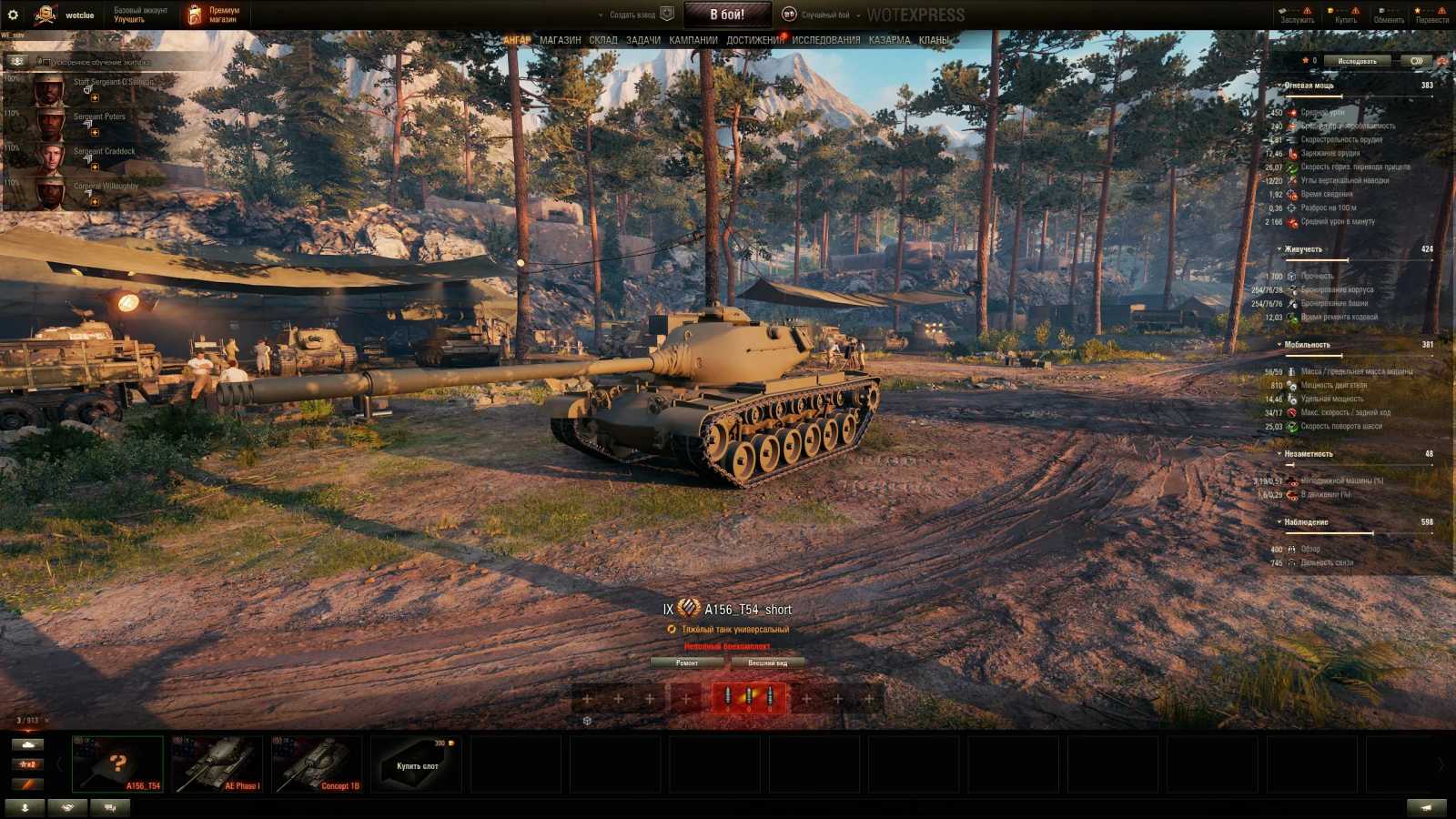1456x819 pixels.
Task: Click the Заслужить bonds icon
Action: click(1299, 14)
